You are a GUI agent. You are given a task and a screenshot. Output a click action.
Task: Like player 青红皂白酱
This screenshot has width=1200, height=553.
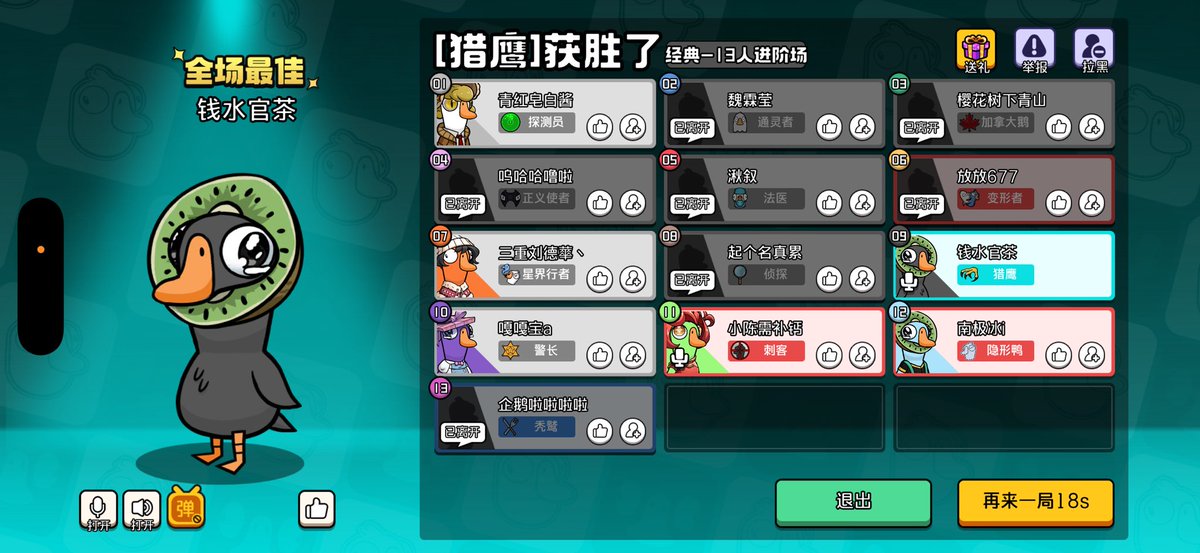pyautogui.click(x=600, y=126)
